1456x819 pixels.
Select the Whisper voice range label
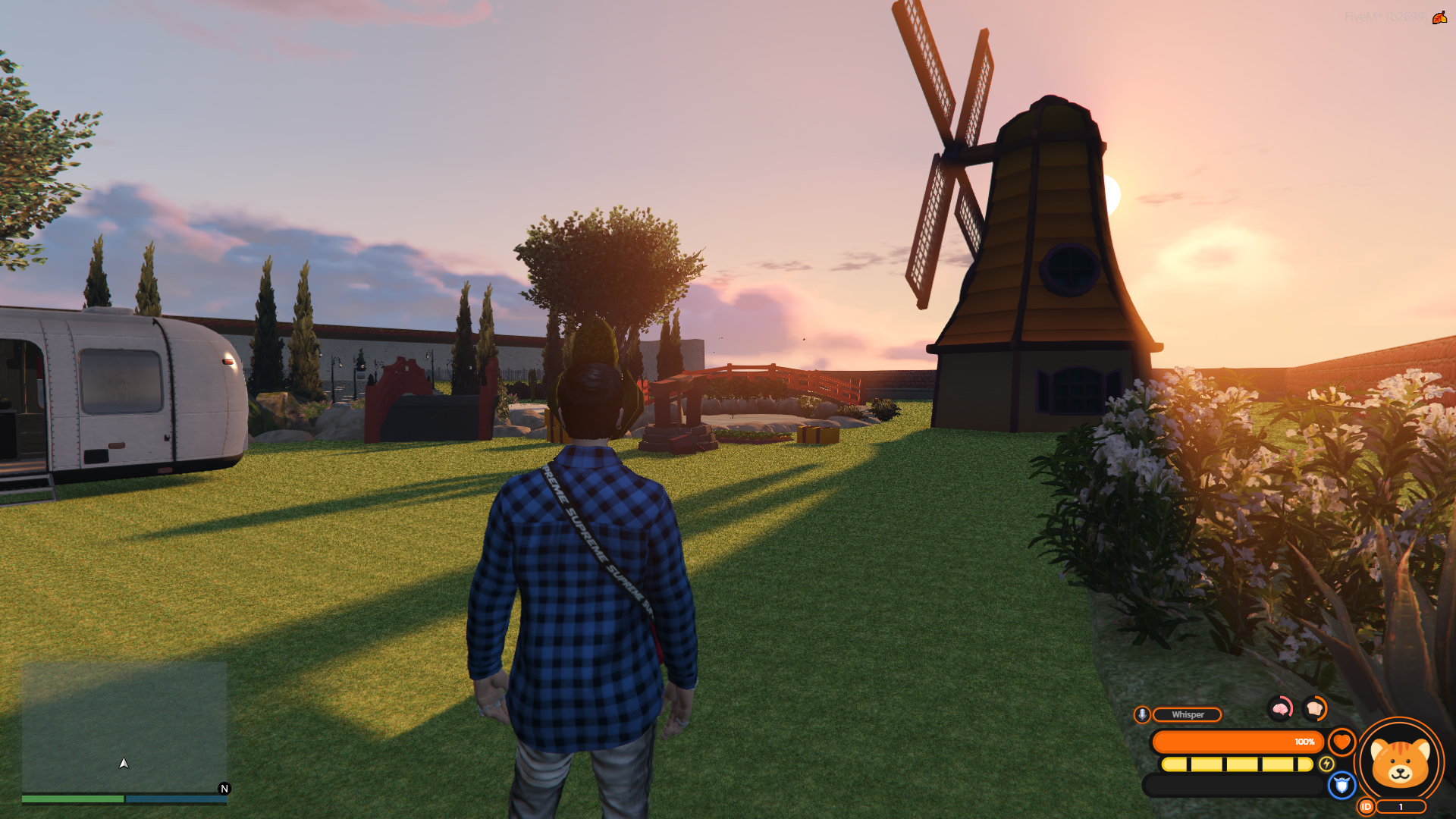coord(1187,714)
